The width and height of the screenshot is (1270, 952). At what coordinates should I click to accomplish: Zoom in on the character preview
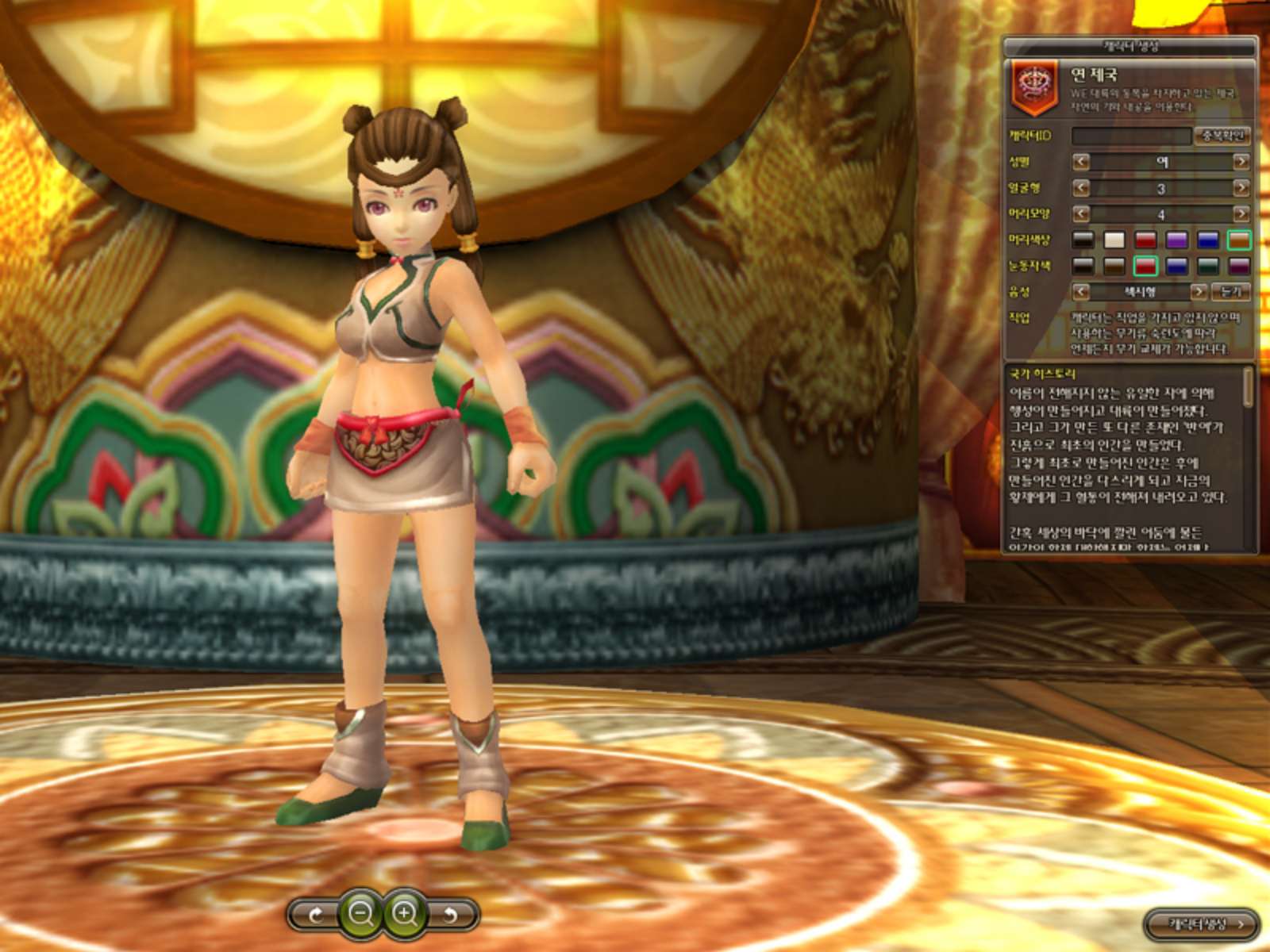pos(405,914)
